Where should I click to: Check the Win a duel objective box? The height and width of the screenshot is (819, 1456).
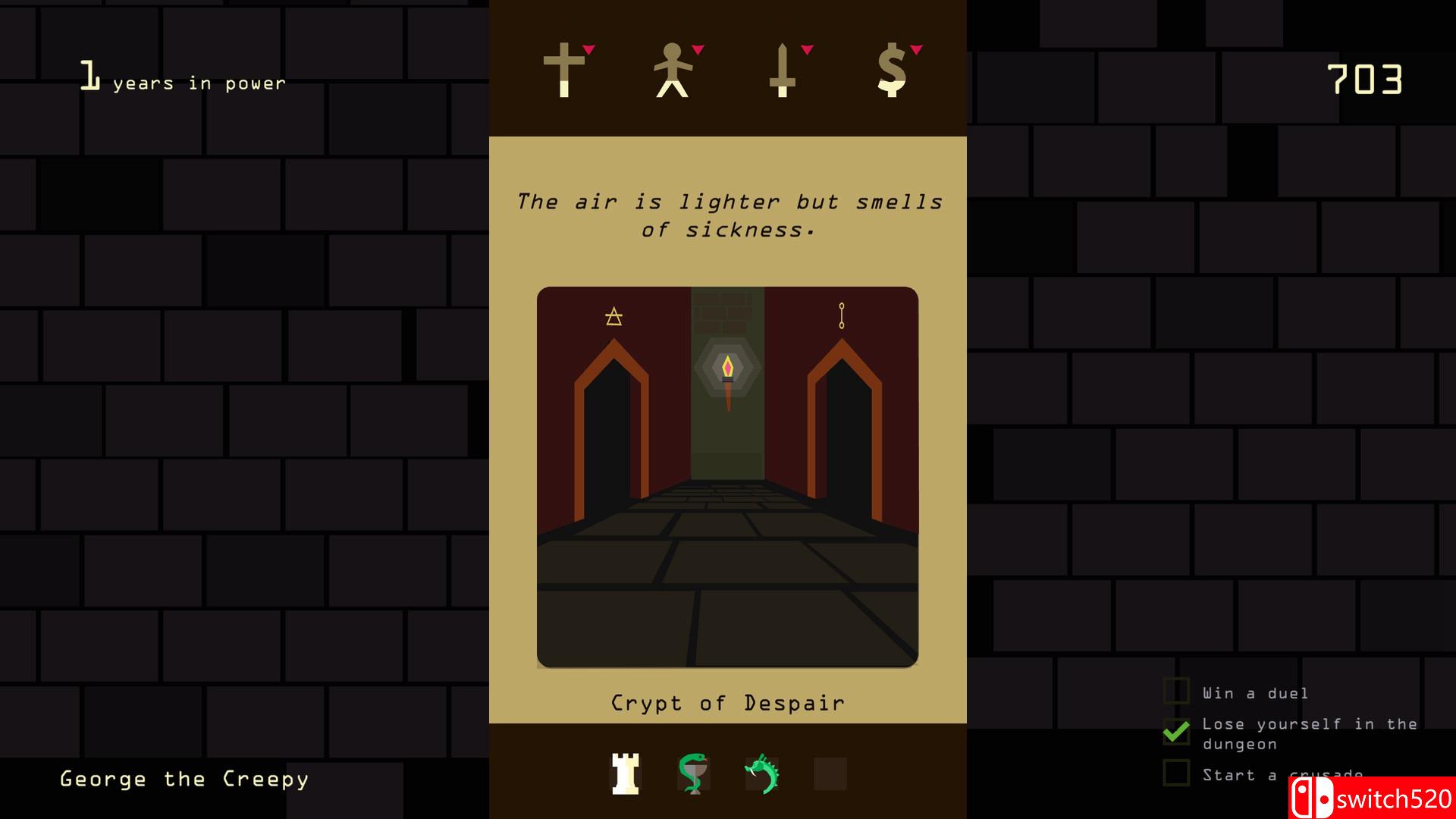tap(1175, 692)
